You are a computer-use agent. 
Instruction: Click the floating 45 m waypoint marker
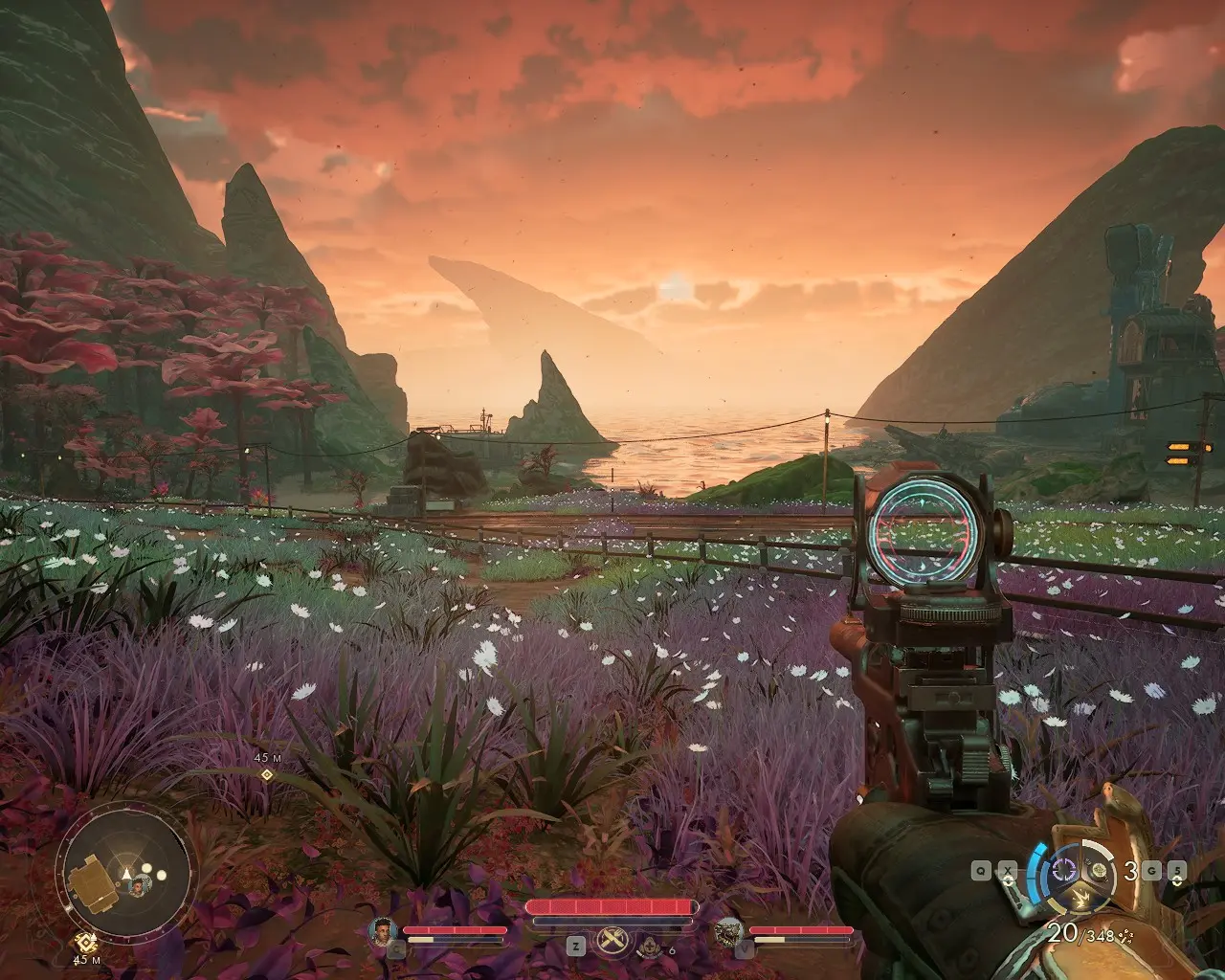tap(266, 774)
